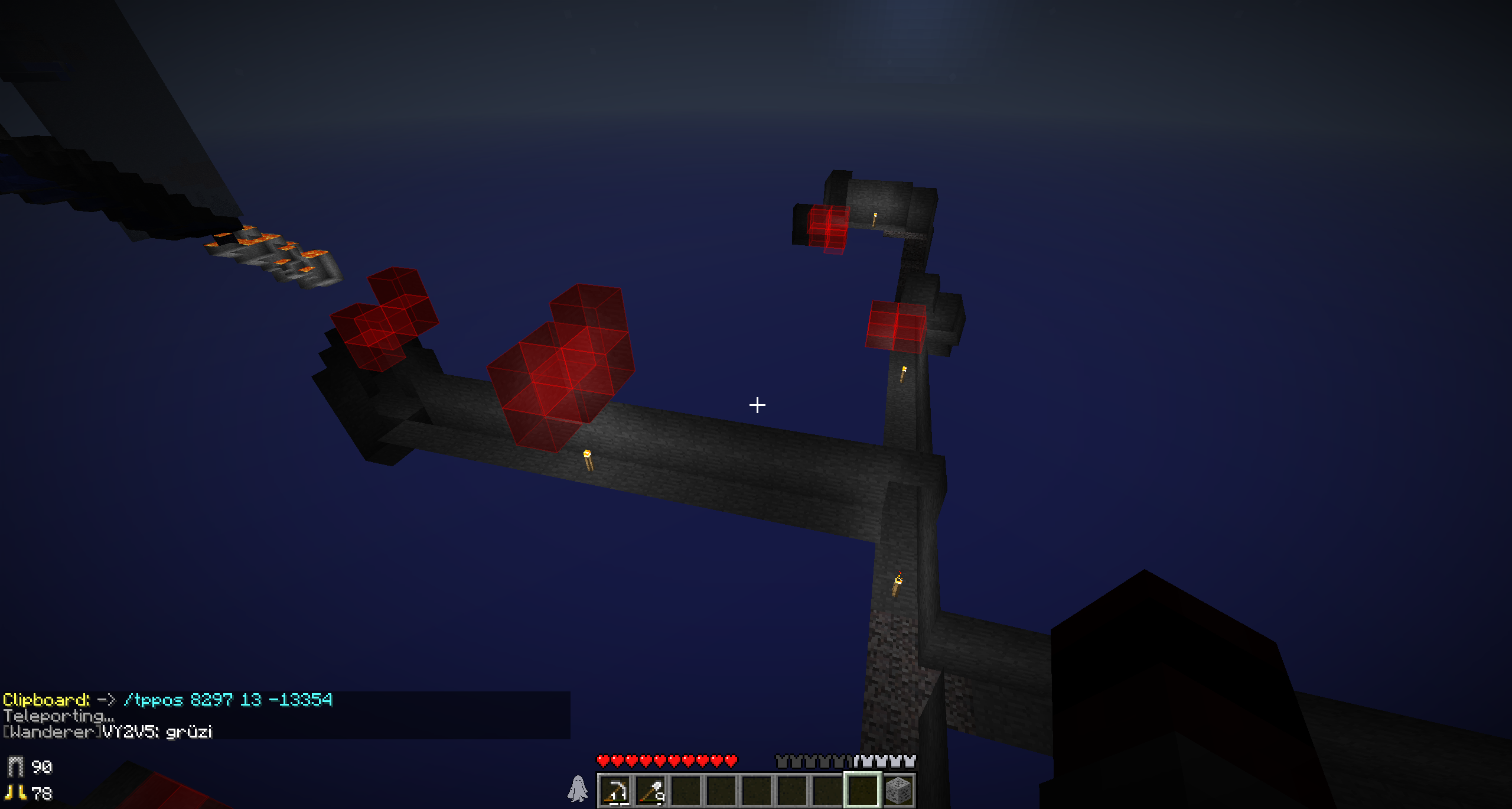Click the highlighted empty hotbar slot
This screenshot has height=809, width=1512.
point(863,791)
